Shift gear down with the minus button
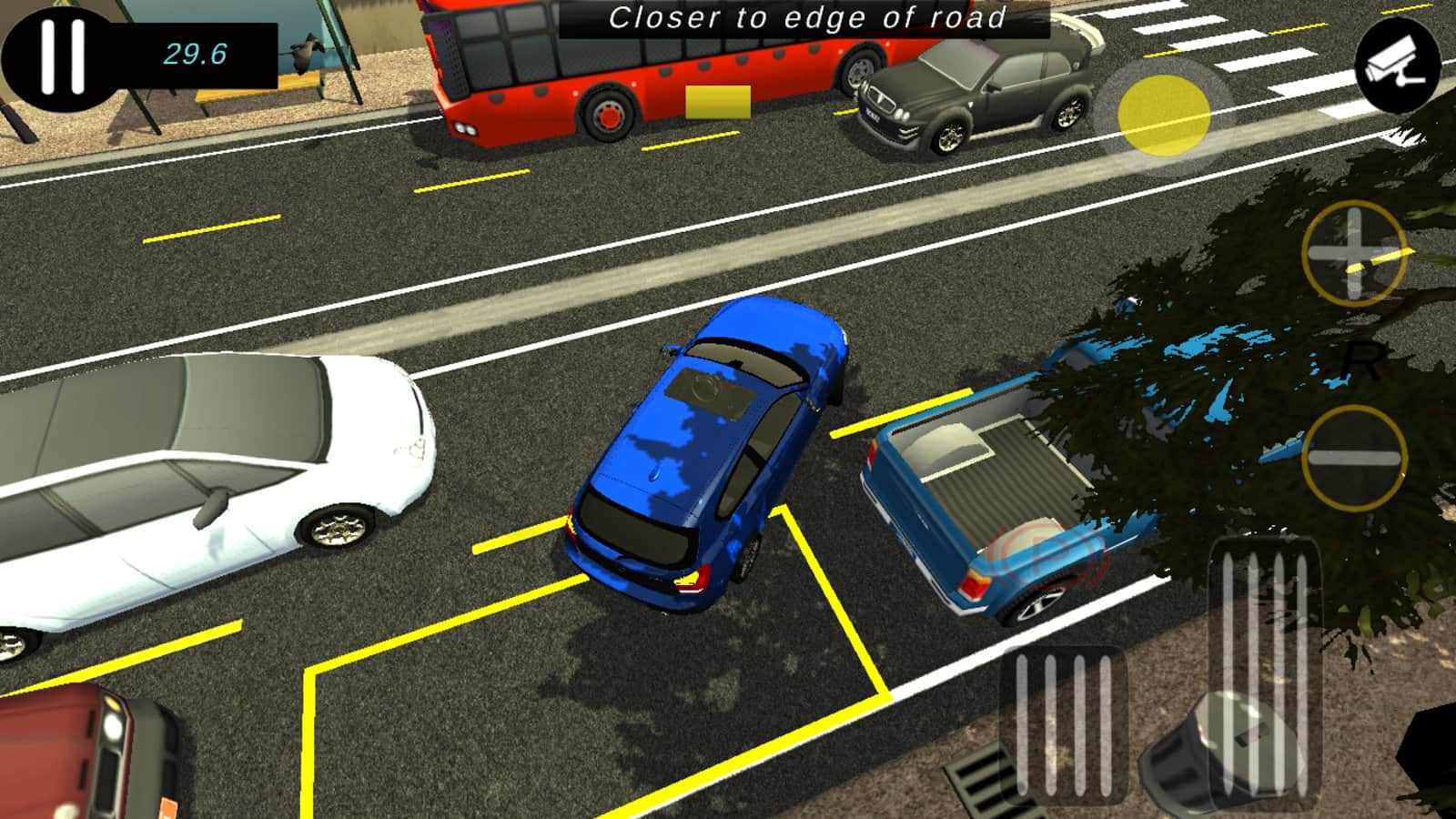 tap(1353, 457)
